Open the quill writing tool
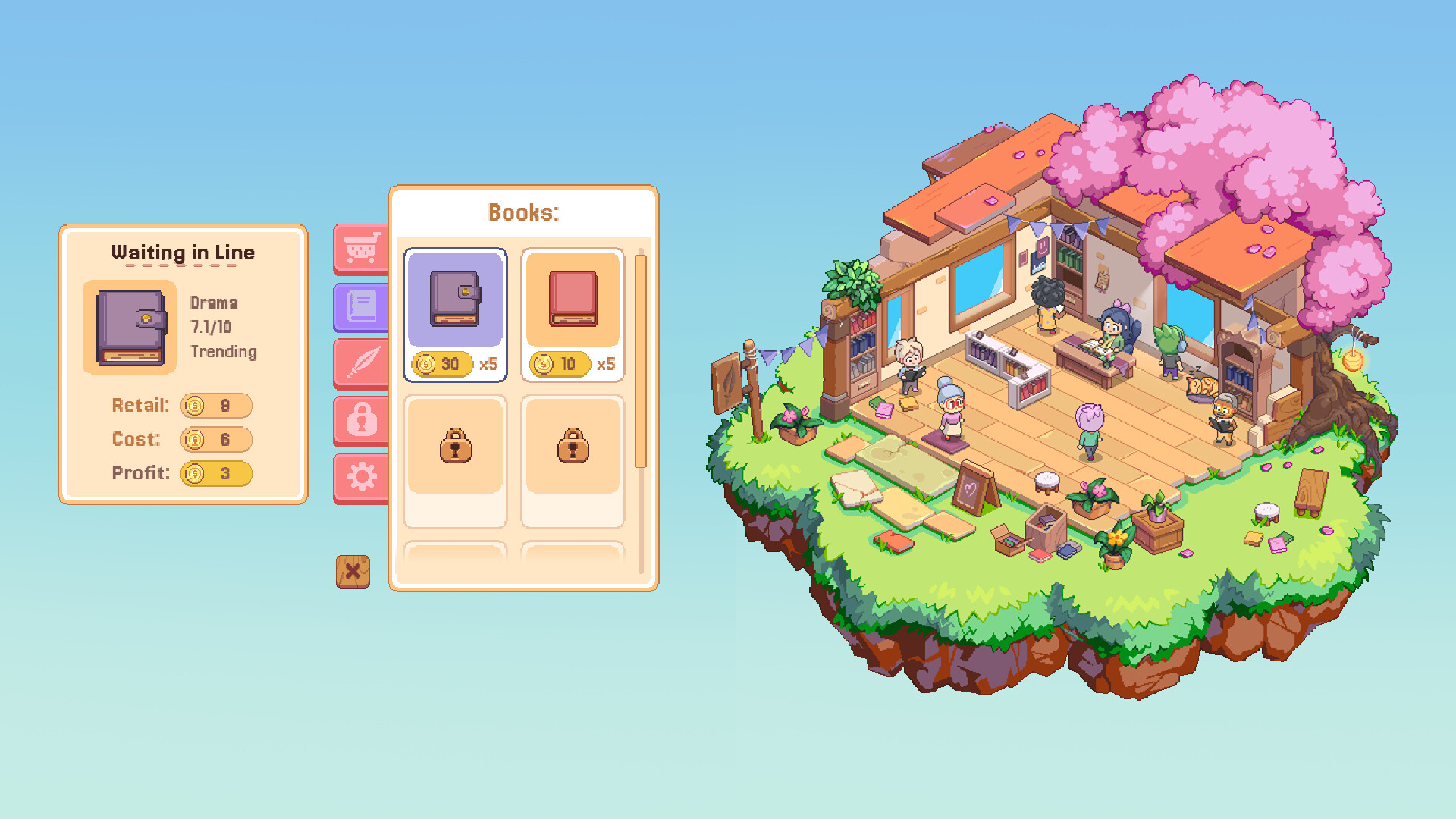 (x=361, y=362)
